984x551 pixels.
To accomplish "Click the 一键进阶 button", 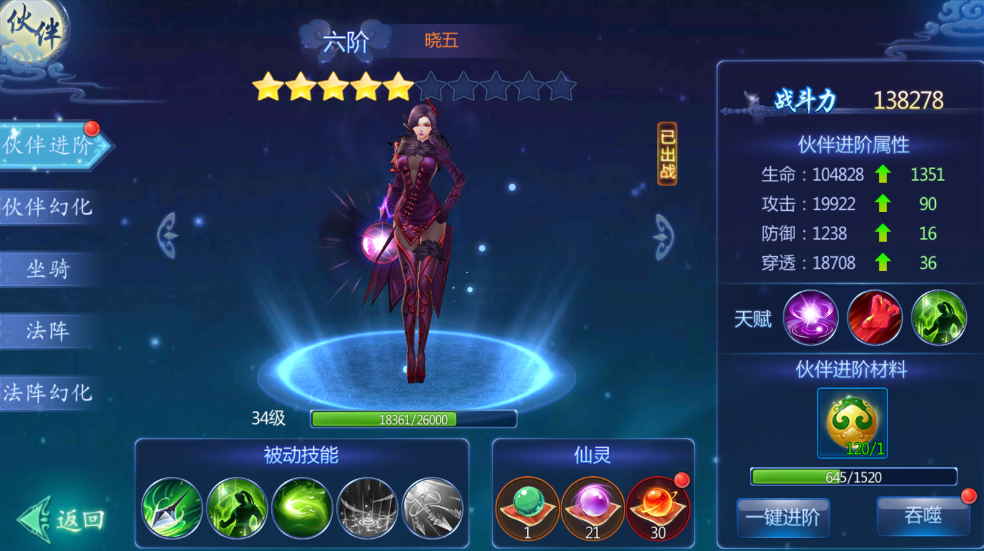I will coord(782,517).
